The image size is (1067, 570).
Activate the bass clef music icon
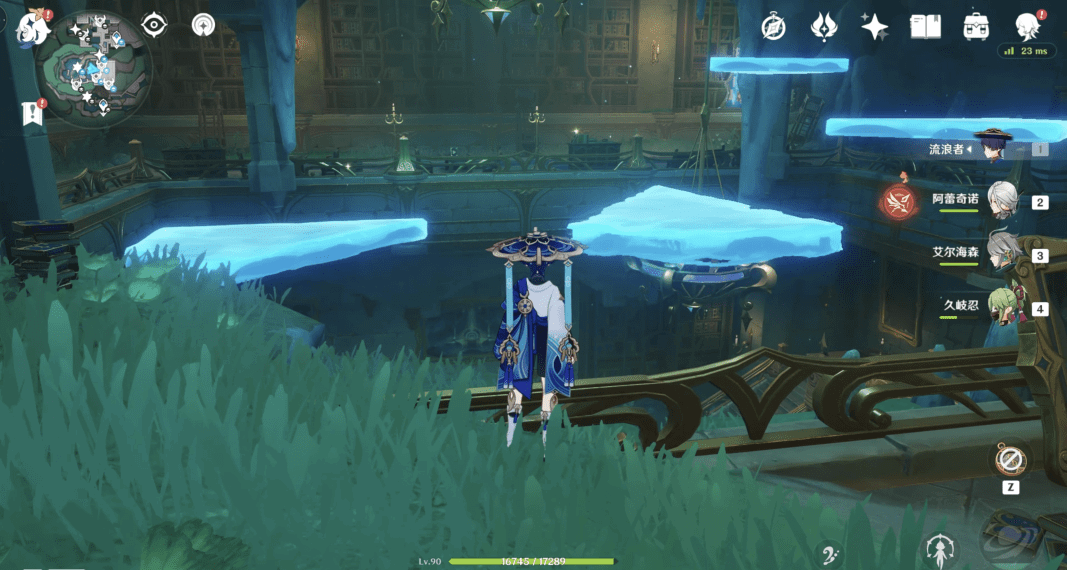(829, 555)
